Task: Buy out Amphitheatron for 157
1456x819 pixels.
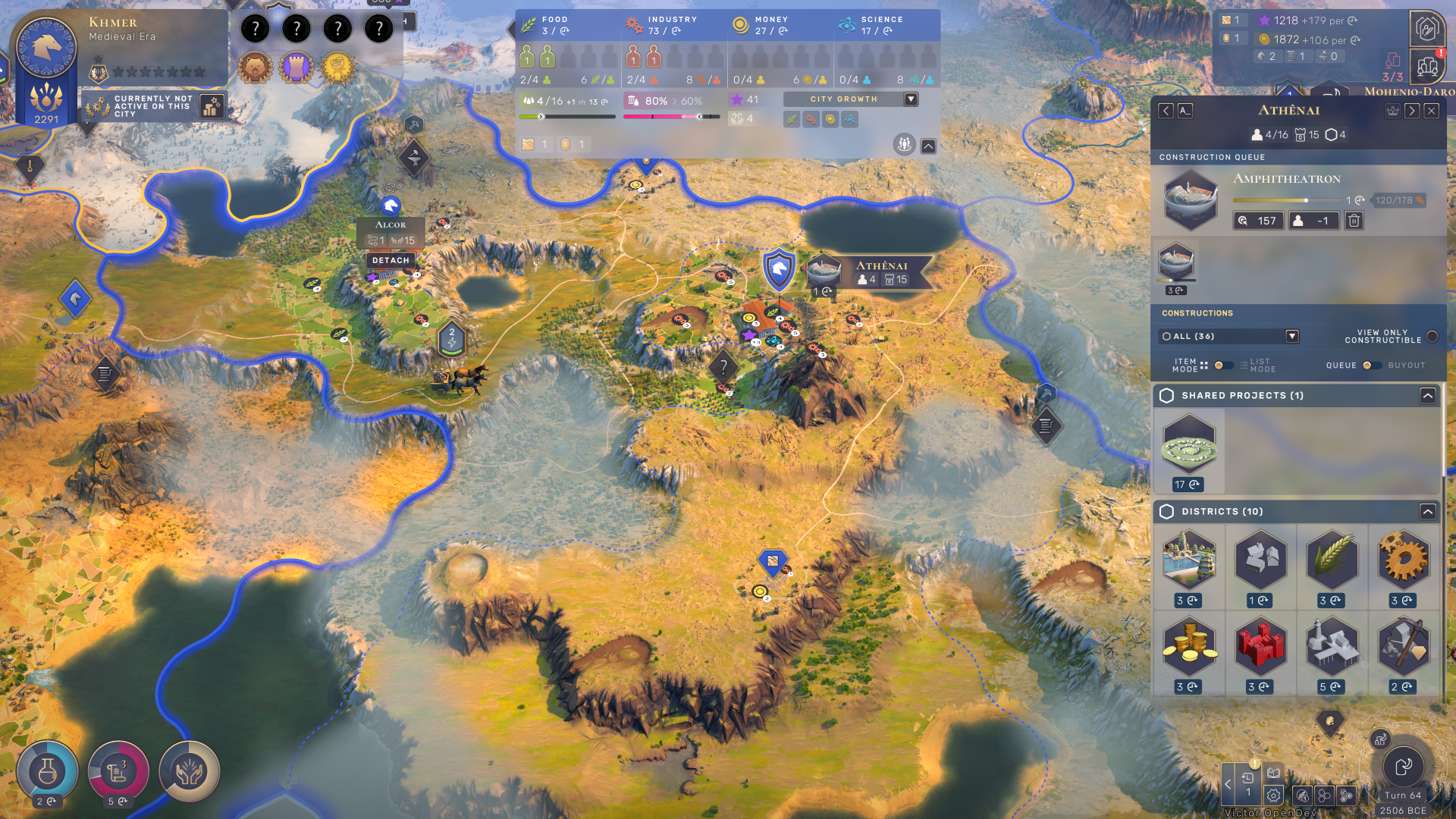Action: coord(1258,221)
